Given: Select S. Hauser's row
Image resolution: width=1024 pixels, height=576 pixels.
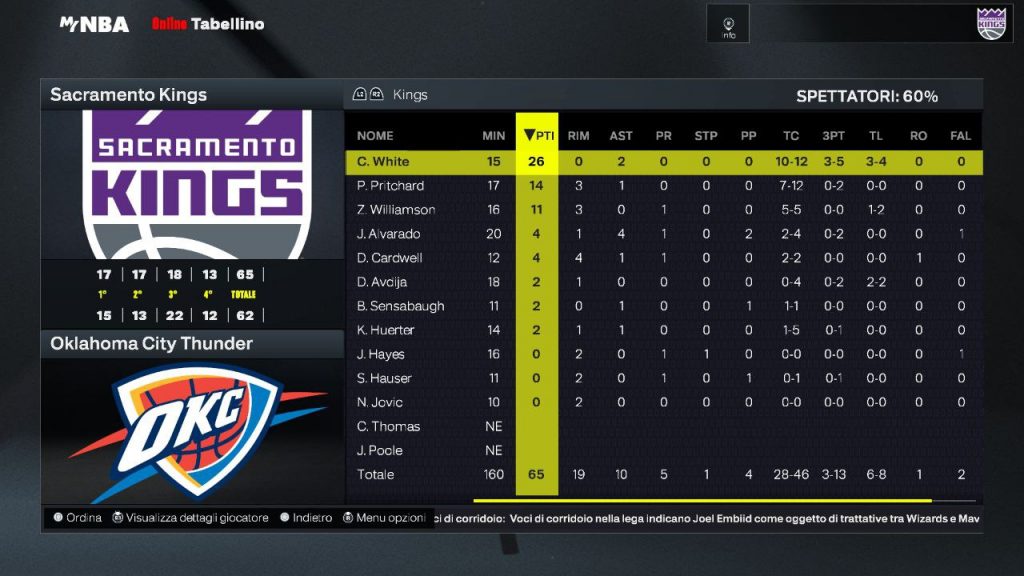Looking at the screenshot, I should pos(384,378).
